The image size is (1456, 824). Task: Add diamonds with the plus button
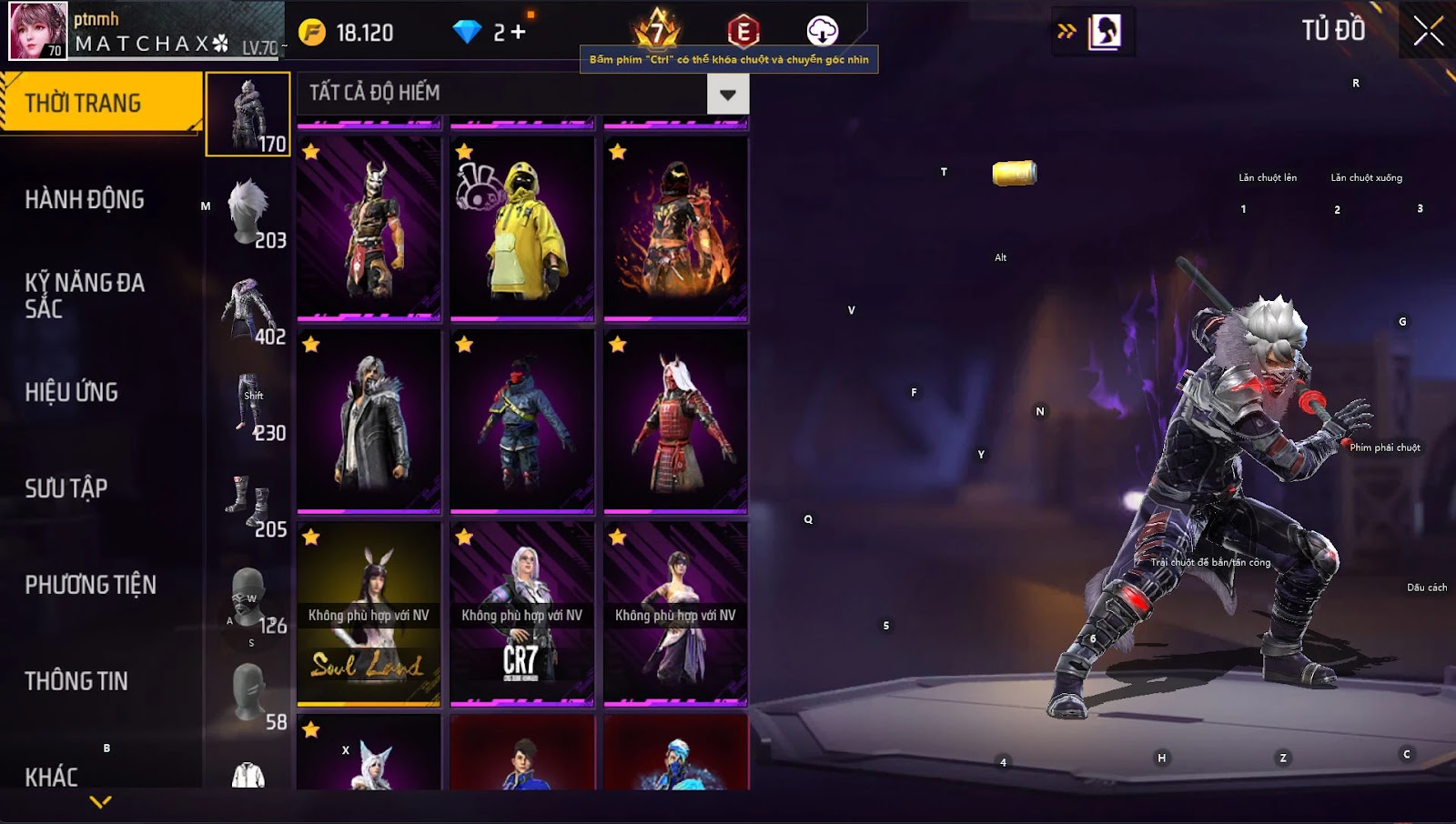click(x=518, y=33)
